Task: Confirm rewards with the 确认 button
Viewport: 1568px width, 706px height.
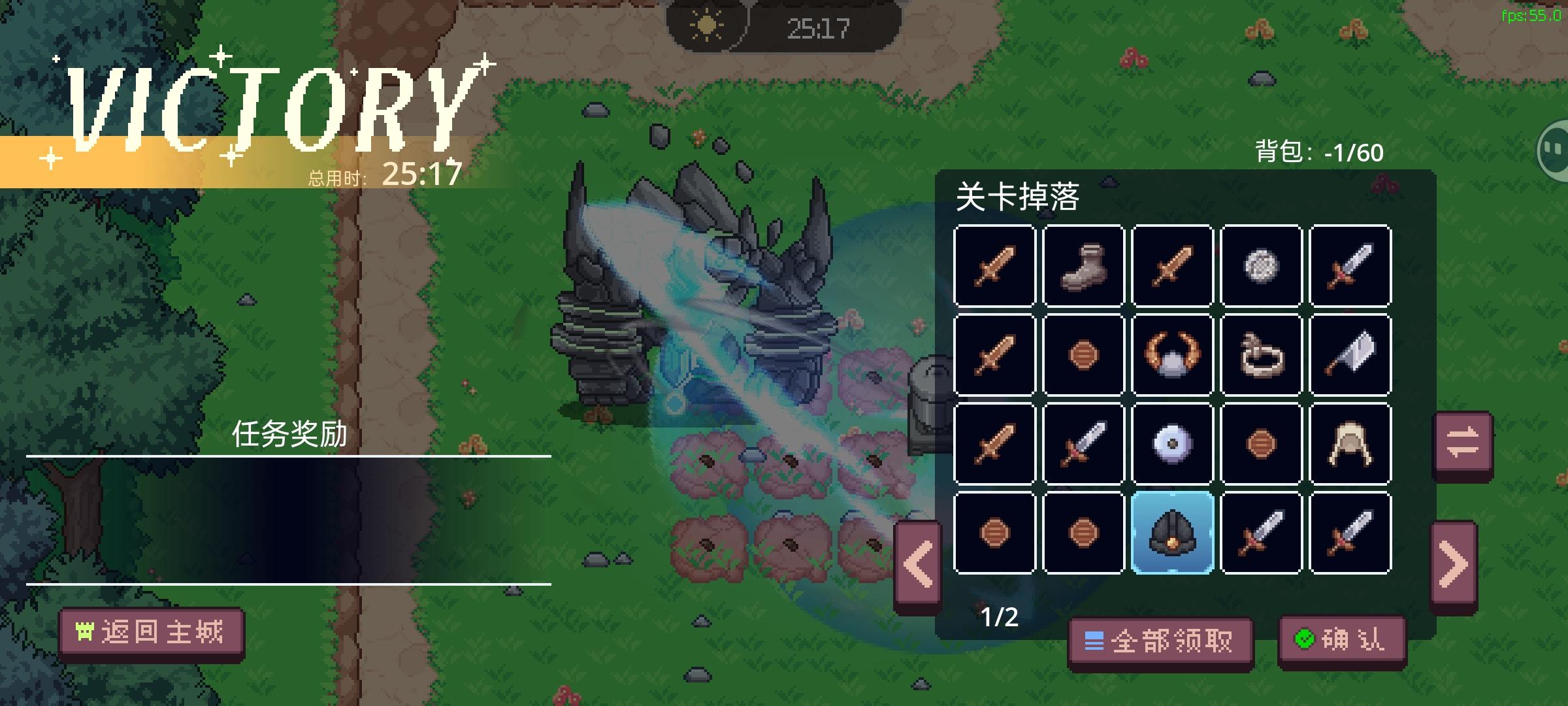Action: click(x=1344, y=642)
